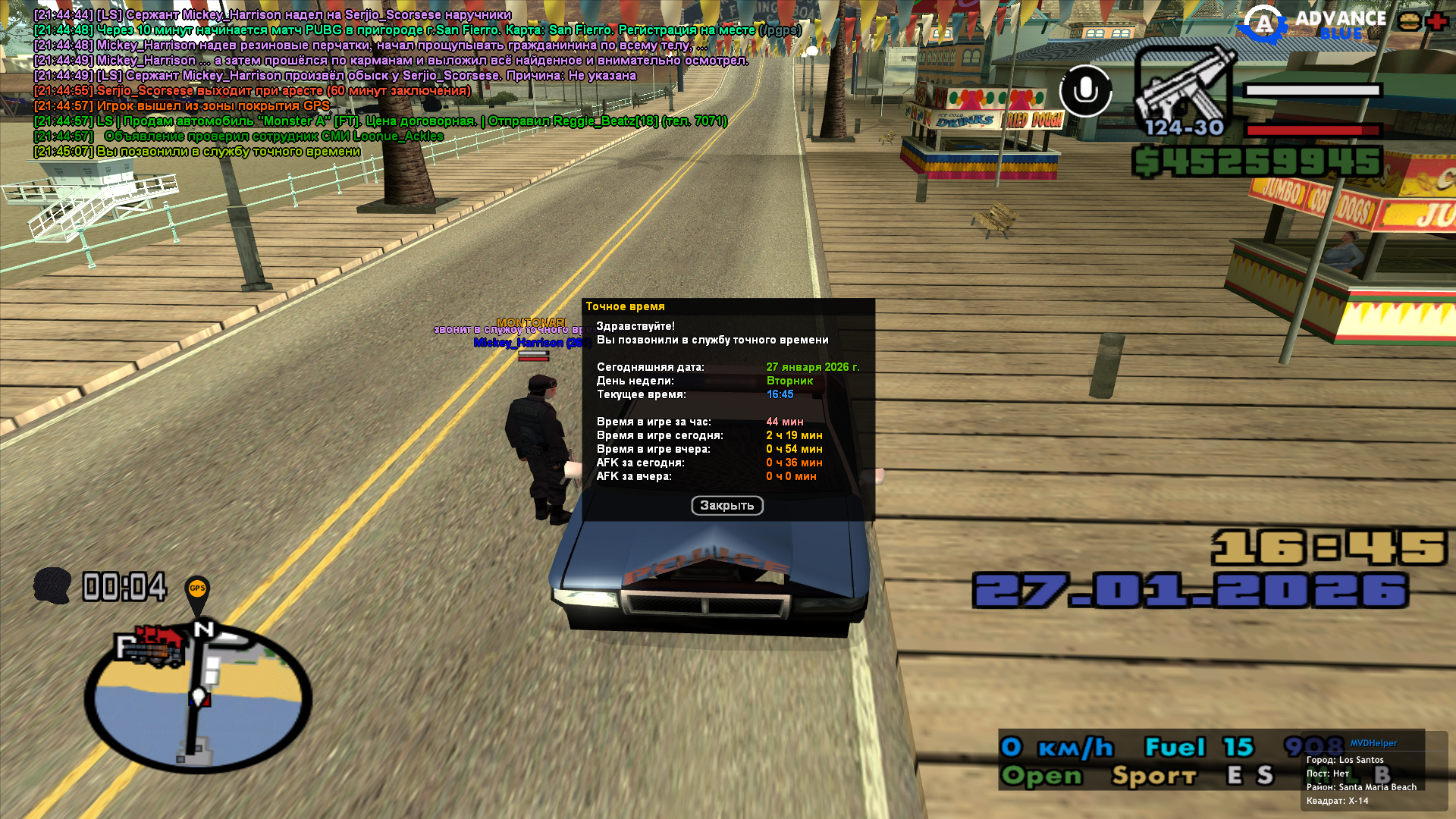Image resolution: width=1456 pixels, height=819 pixels.
Task: Close the time service dialog with Закрыть
Action: (726, 506)
